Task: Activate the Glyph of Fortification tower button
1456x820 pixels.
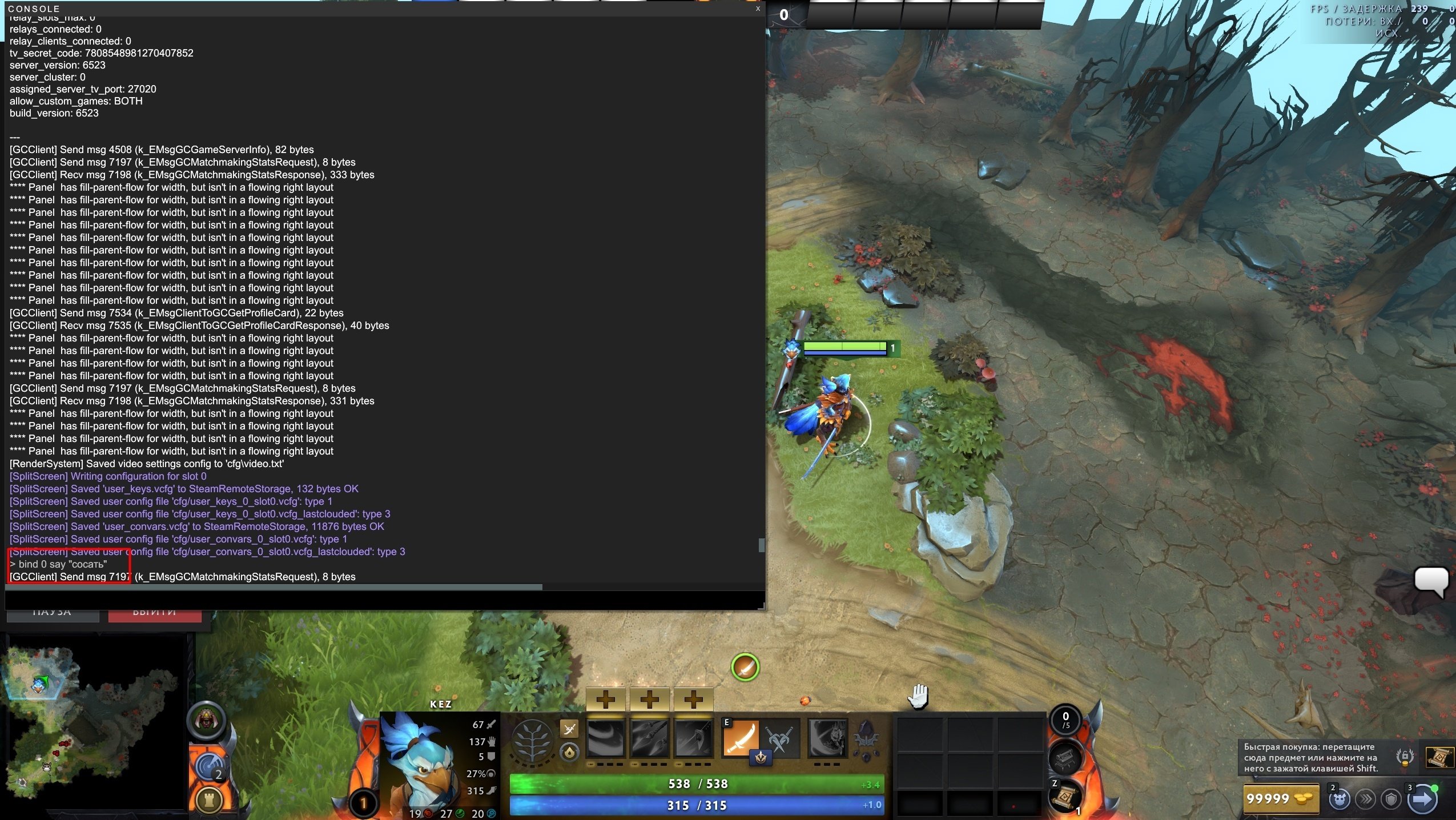Action: (210, 799)
